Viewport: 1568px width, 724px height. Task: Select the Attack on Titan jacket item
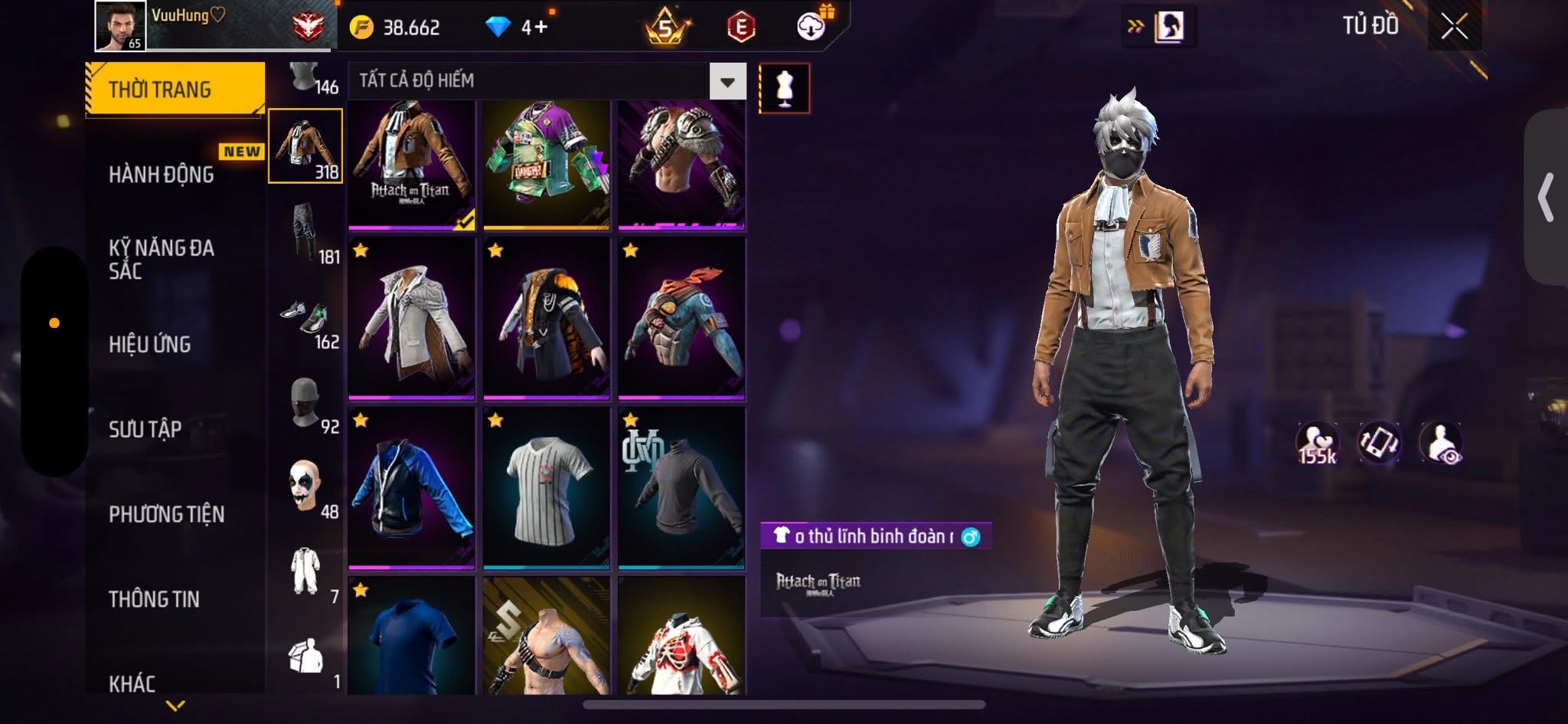412,165
